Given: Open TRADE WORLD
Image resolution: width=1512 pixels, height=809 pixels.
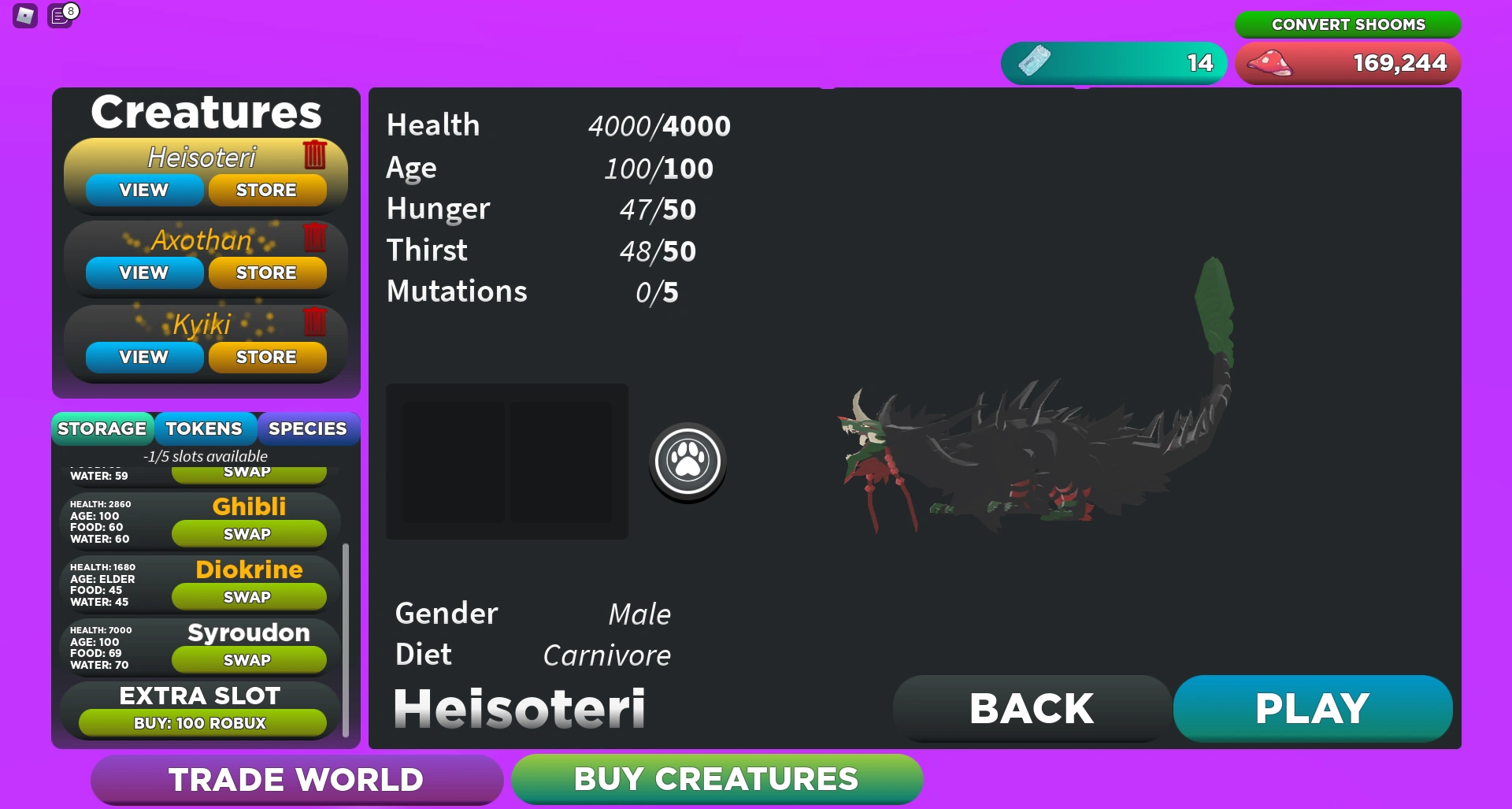Looking at the screenshot, I should (295, 778).
